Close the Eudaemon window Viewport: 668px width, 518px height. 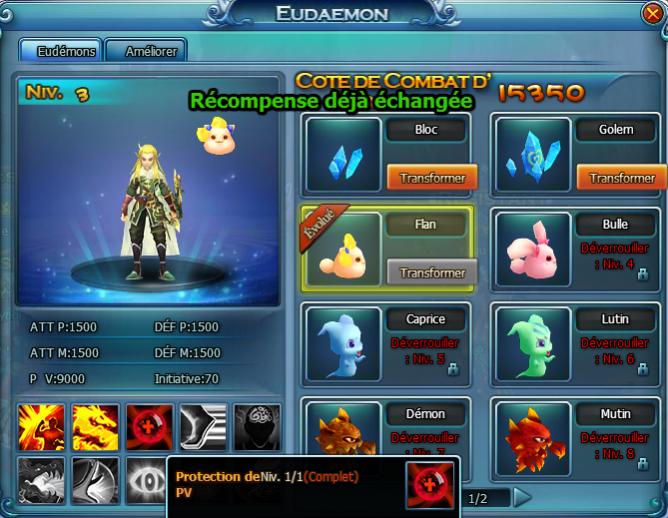coord(653,13)
